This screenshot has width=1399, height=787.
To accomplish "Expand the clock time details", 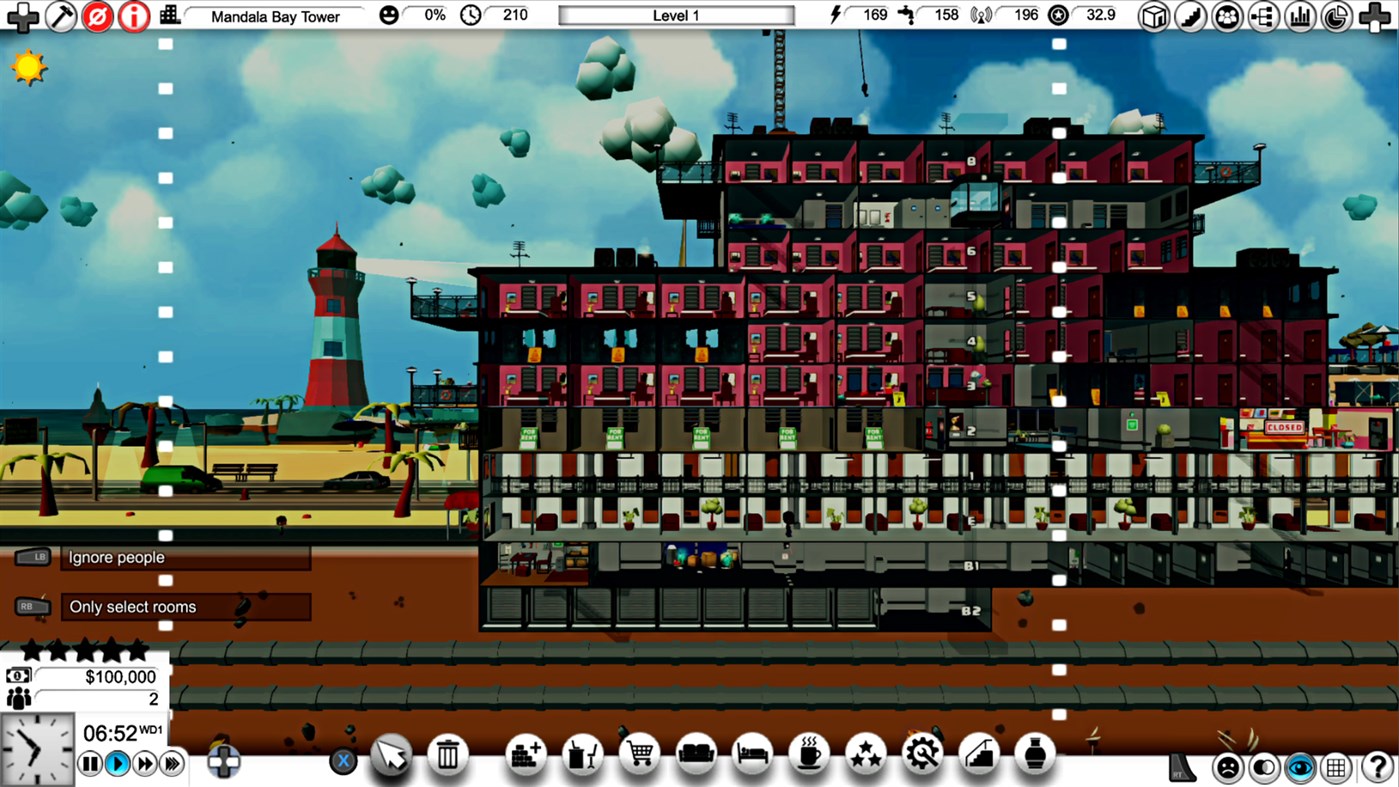I will tap(470, 15).
